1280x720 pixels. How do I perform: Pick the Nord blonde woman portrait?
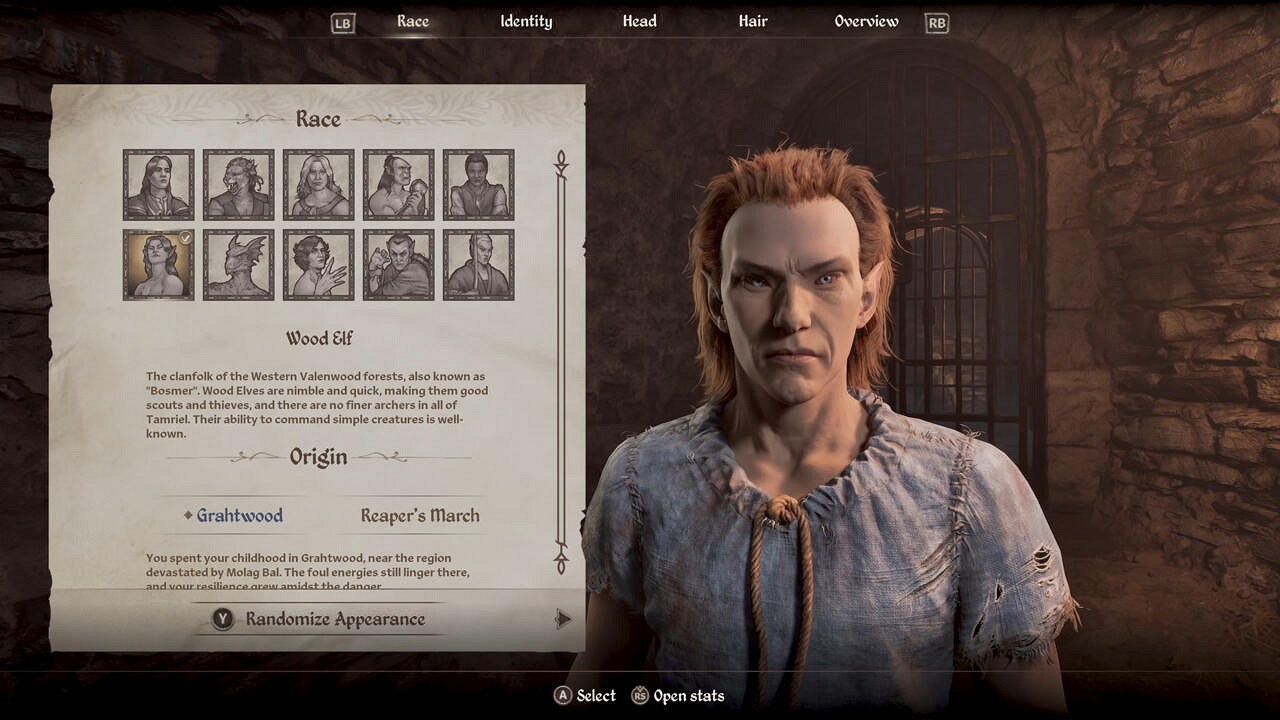[x=319, y=185]
